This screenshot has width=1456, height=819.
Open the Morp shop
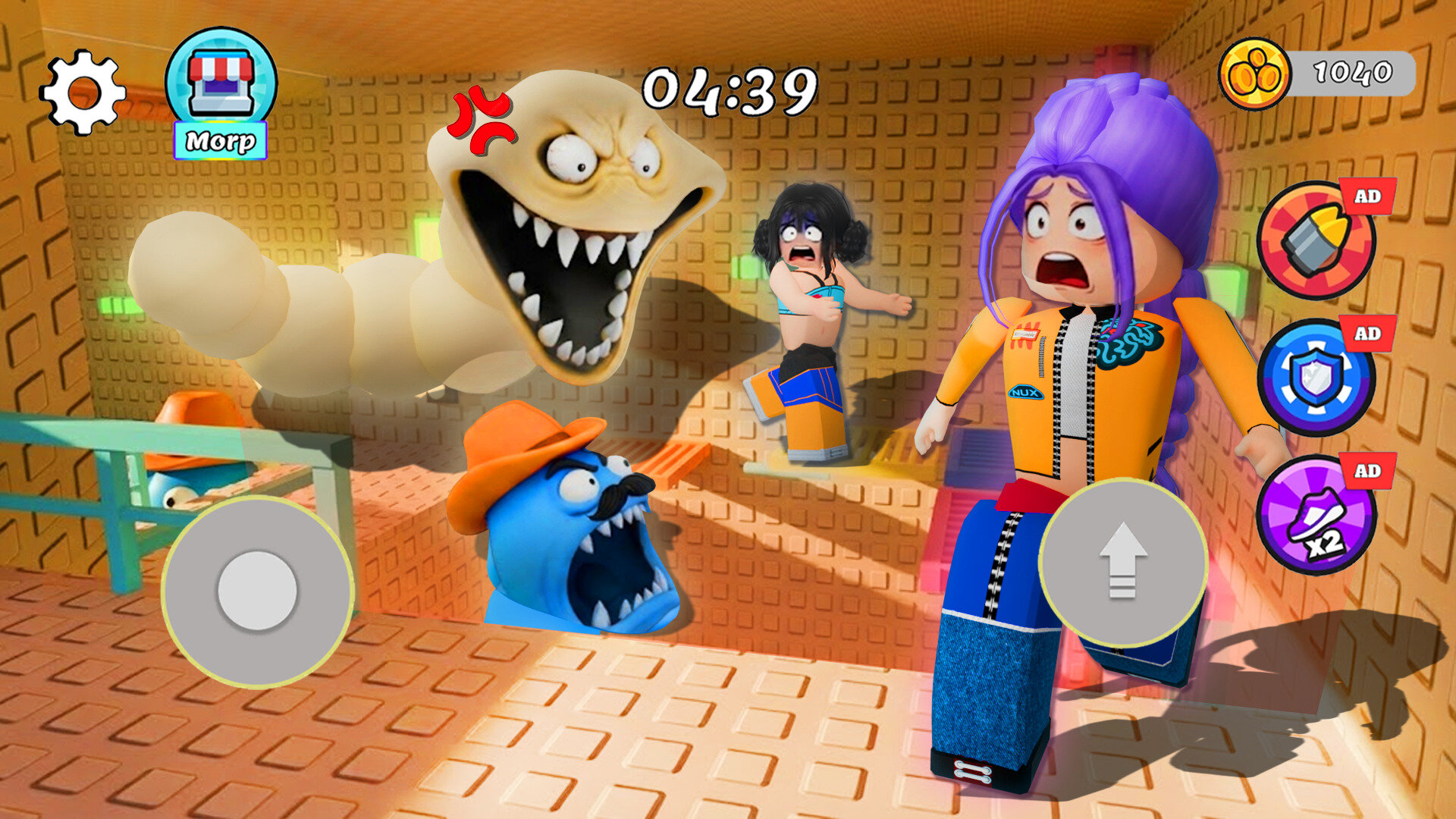[221, 93]
